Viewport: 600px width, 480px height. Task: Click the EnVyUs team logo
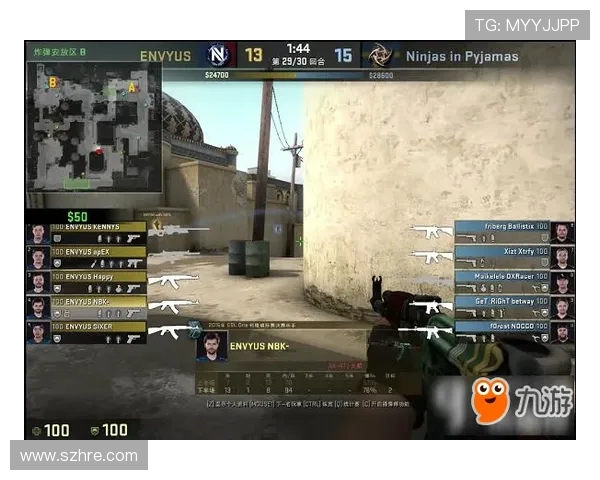tap(217, 55)
